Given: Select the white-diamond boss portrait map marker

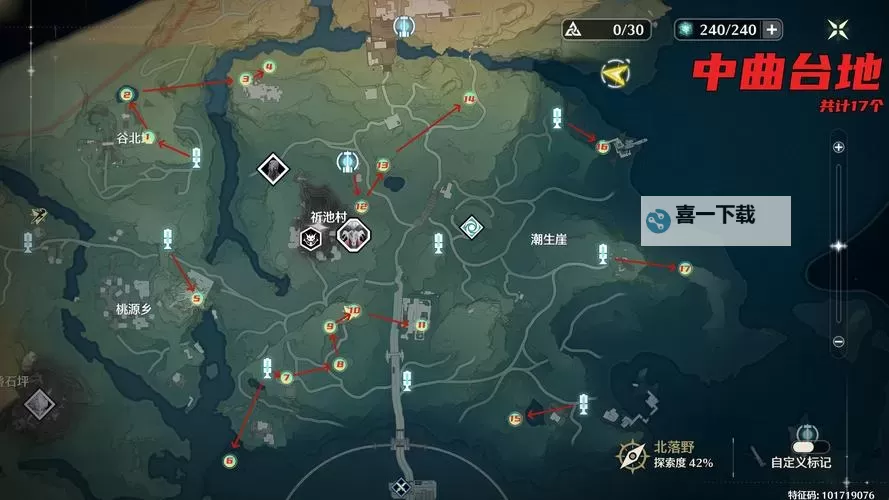Looking at the screenshot, I should 273,169.
